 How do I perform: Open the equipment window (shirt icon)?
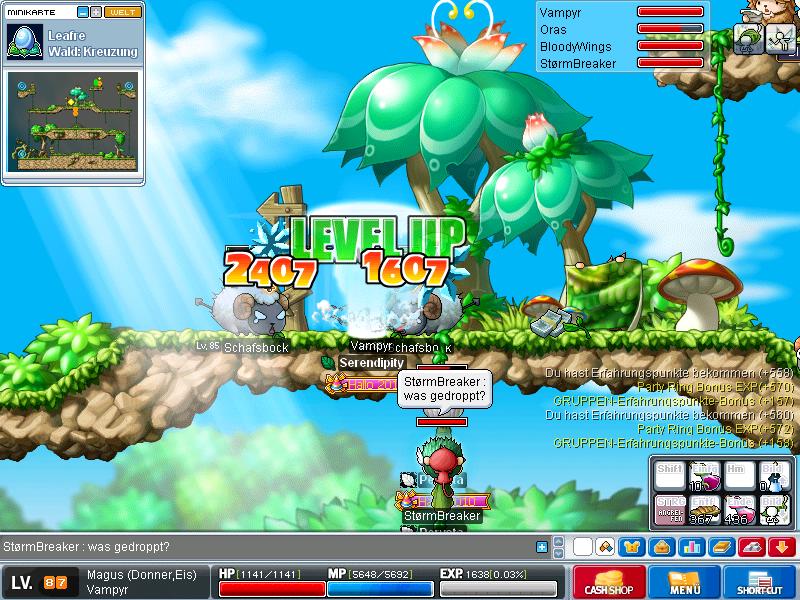coord(632,547)
